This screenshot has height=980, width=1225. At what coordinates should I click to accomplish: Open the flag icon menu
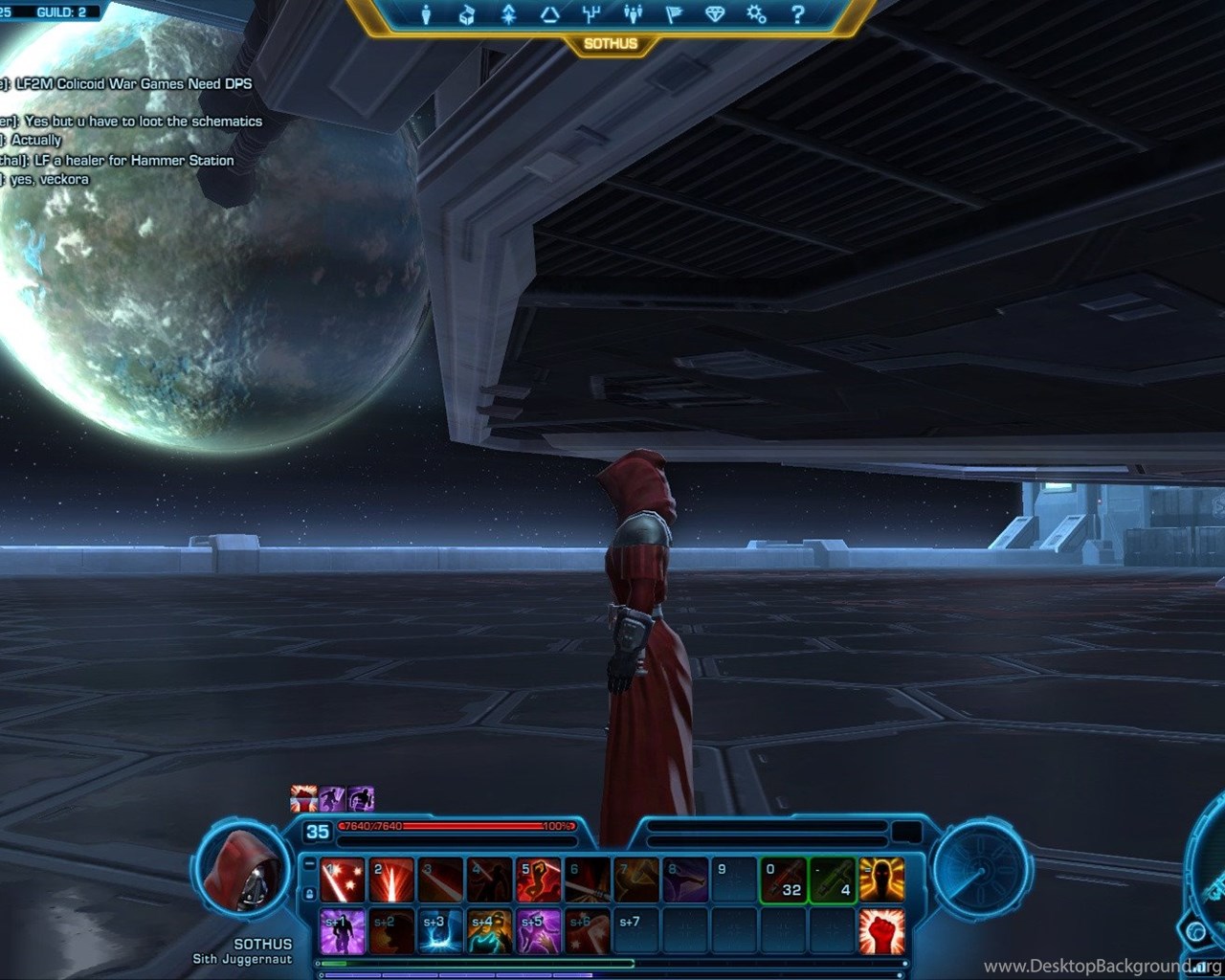[x=674, y=14]
